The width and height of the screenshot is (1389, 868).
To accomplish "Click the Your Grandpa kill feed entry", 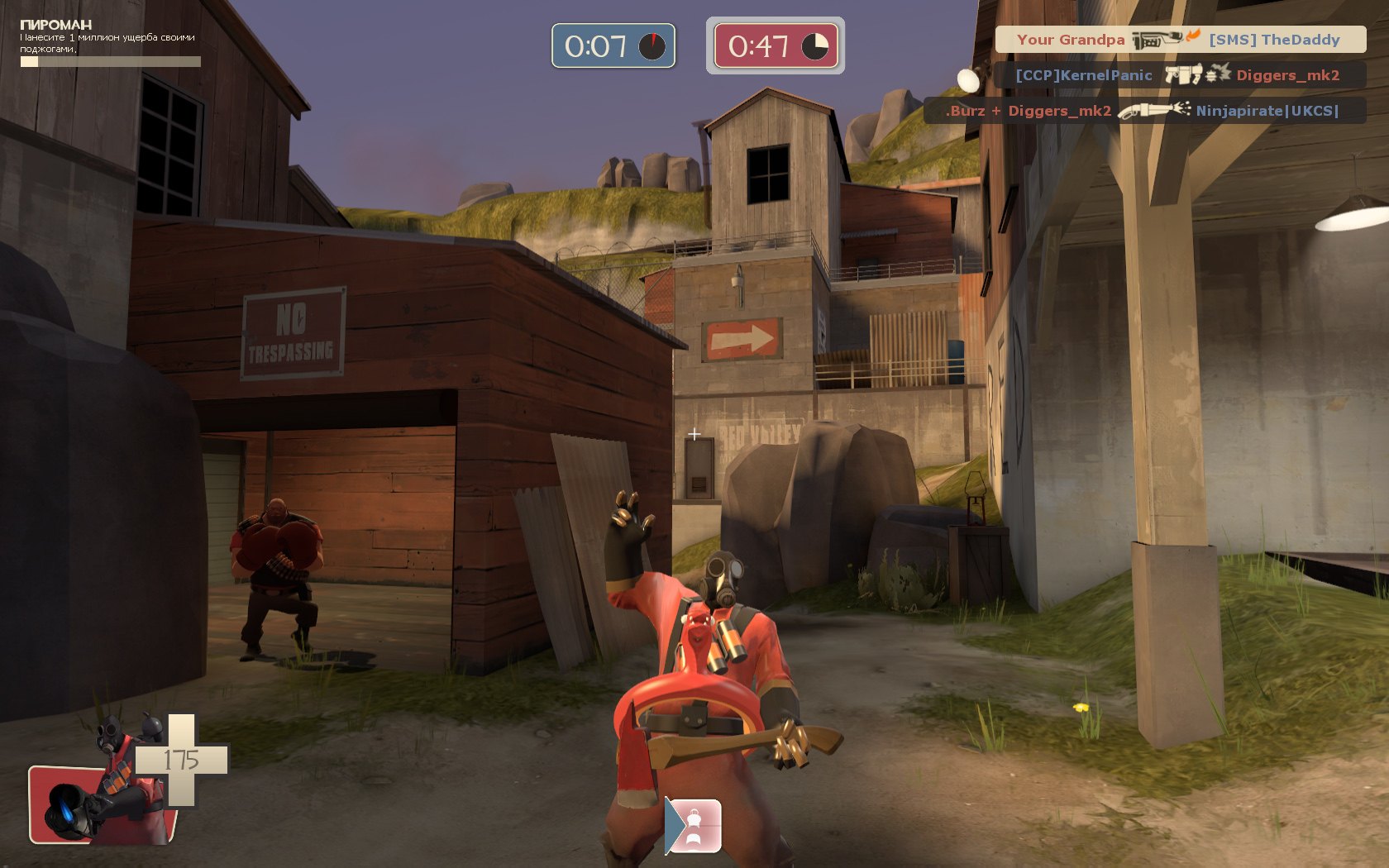I will click(1180, 40).
